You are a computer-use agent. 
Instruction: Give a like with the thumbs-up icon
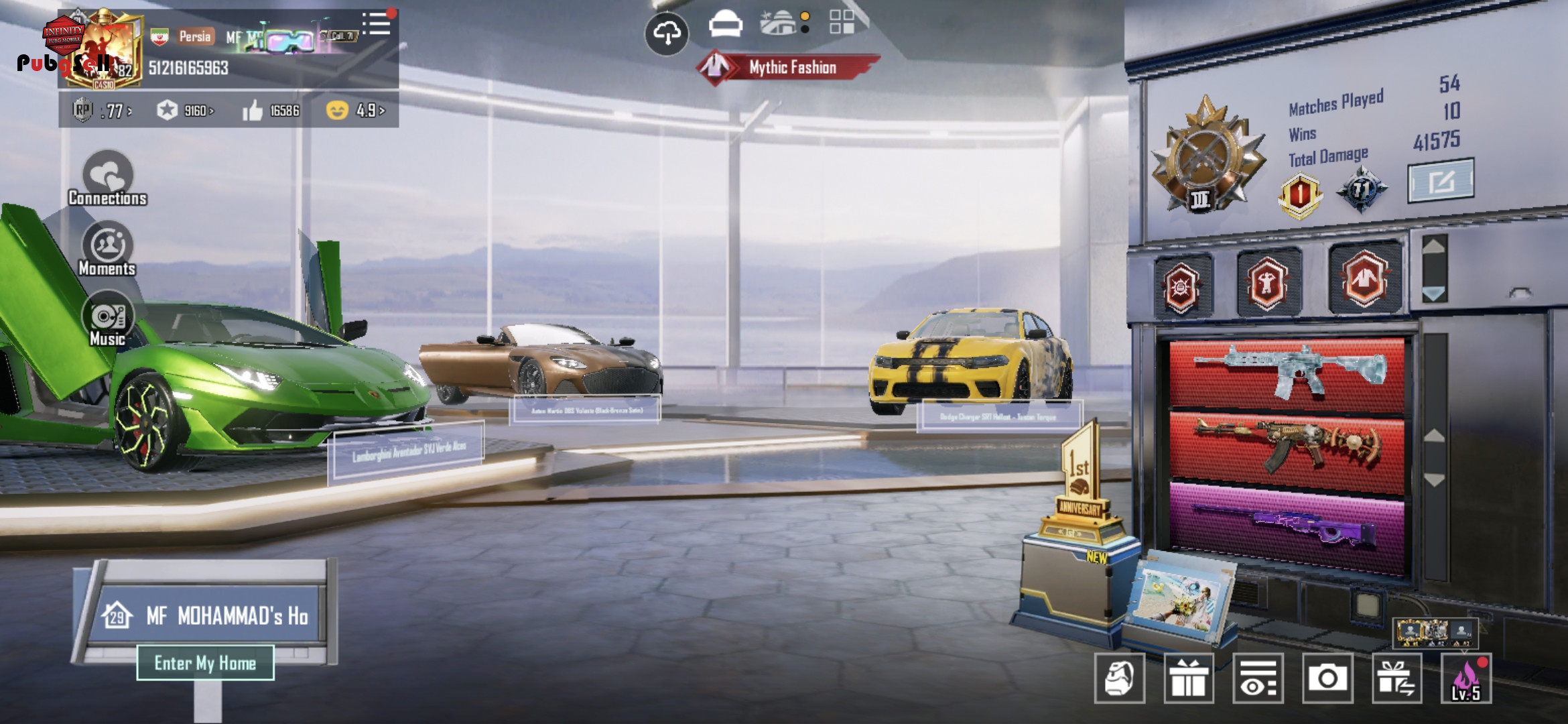(253, 111)
